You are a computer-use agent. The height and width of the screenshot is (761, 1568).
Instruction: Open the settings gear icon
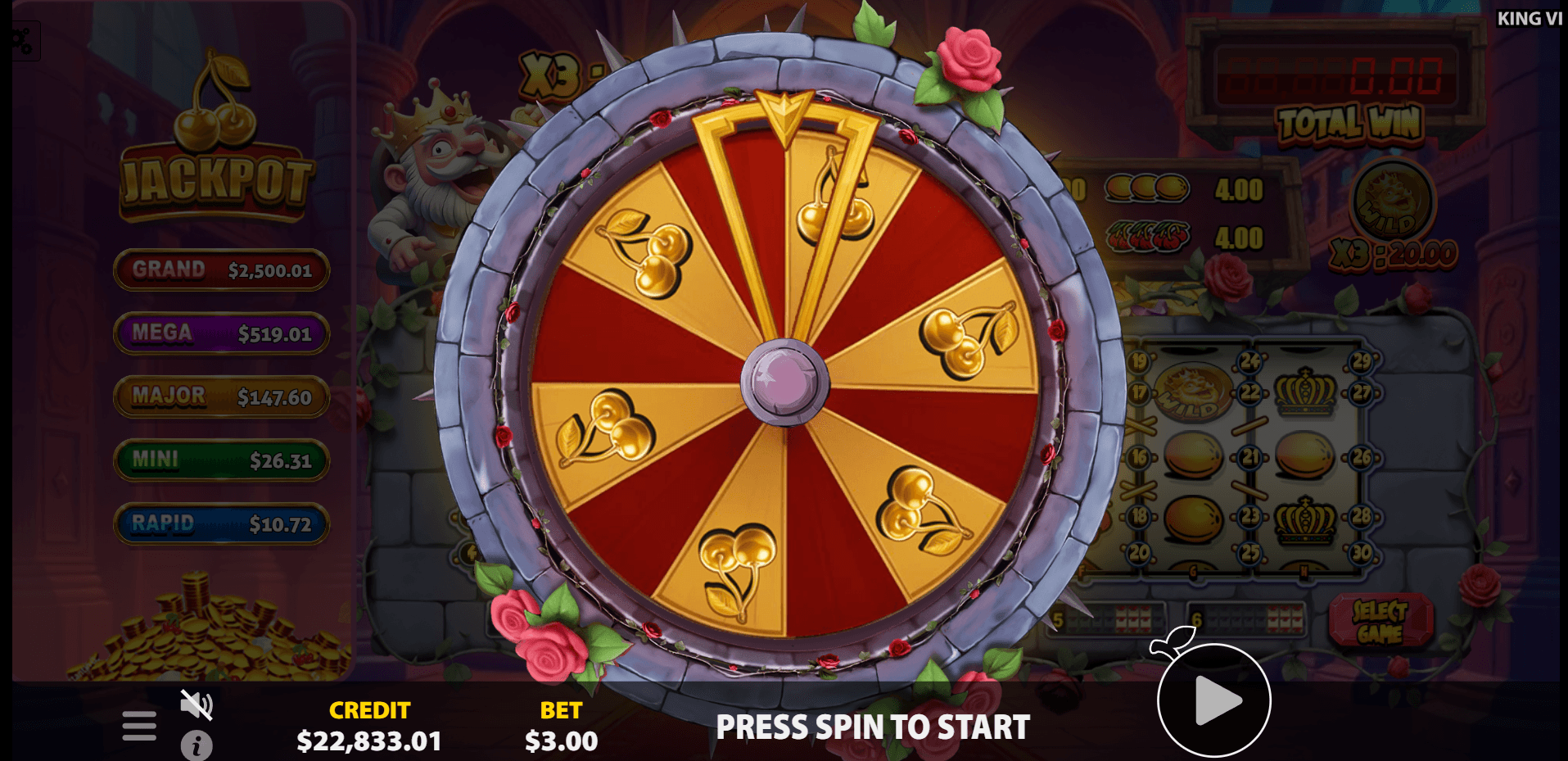(x=21, y=40)
